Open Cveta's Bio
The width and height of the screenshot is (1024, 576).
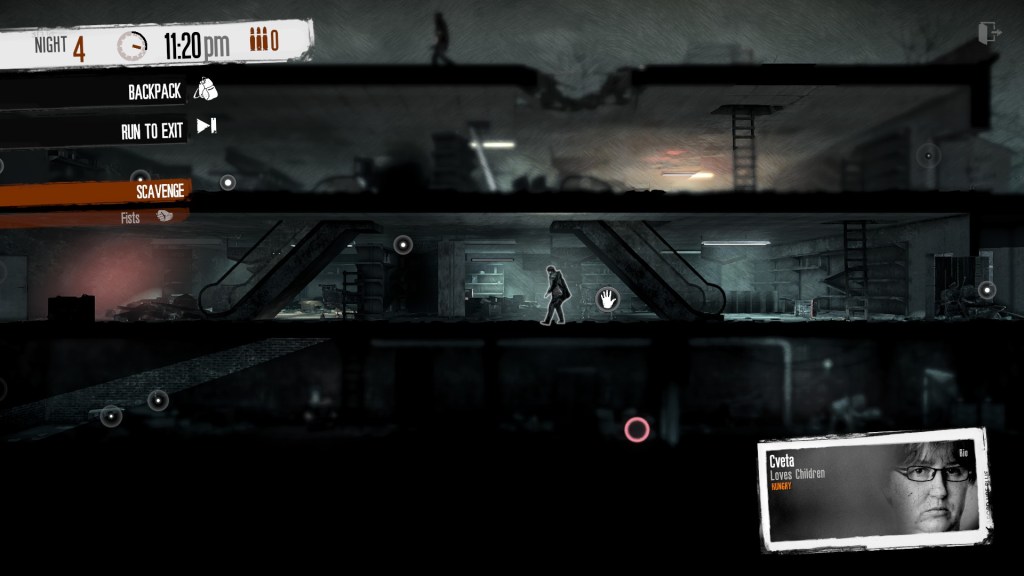tap(965, 453)
